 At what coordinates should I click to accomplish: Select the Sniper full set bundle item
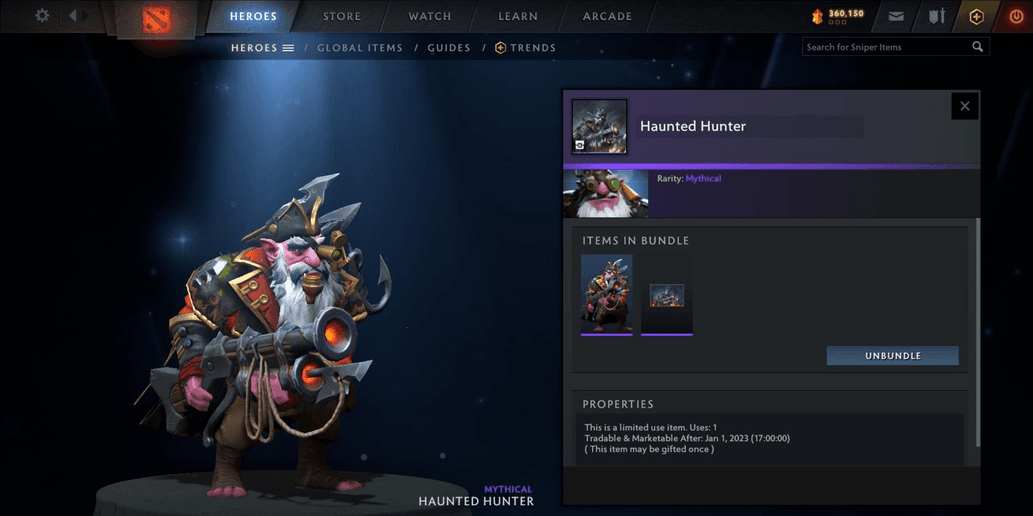click(x=607, y=294)
